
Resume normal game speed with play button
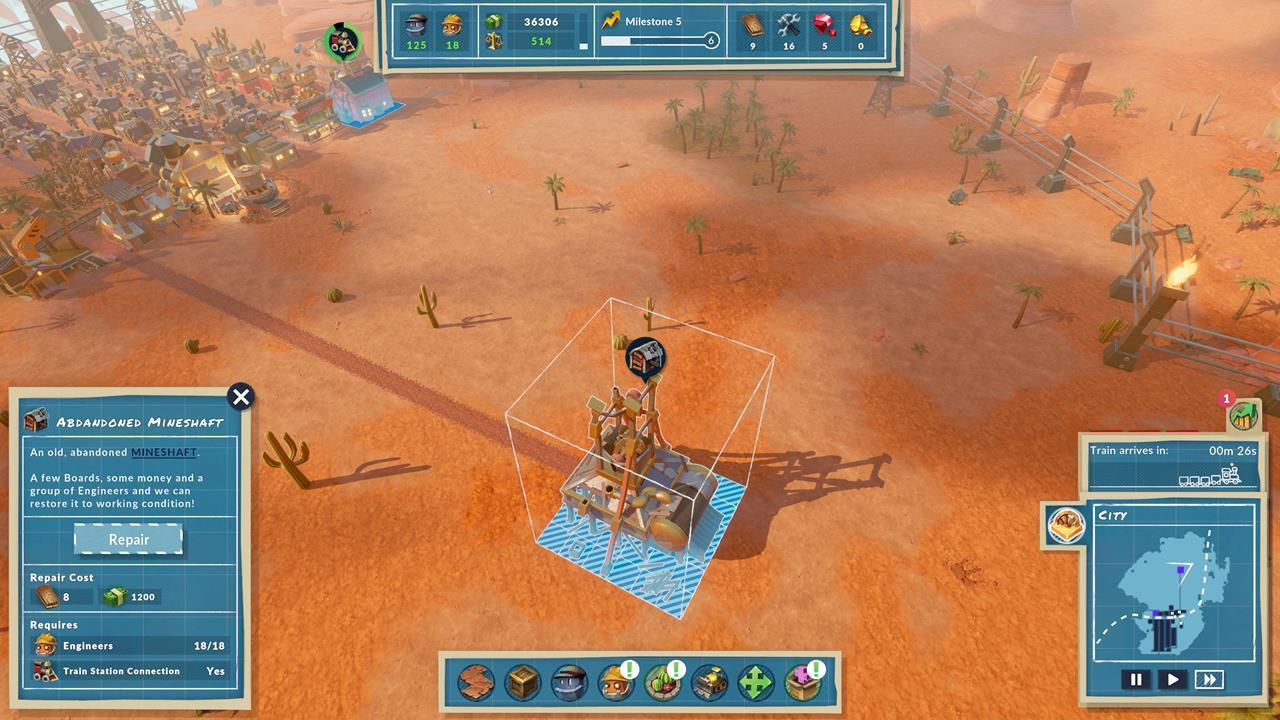point(1172,679)
